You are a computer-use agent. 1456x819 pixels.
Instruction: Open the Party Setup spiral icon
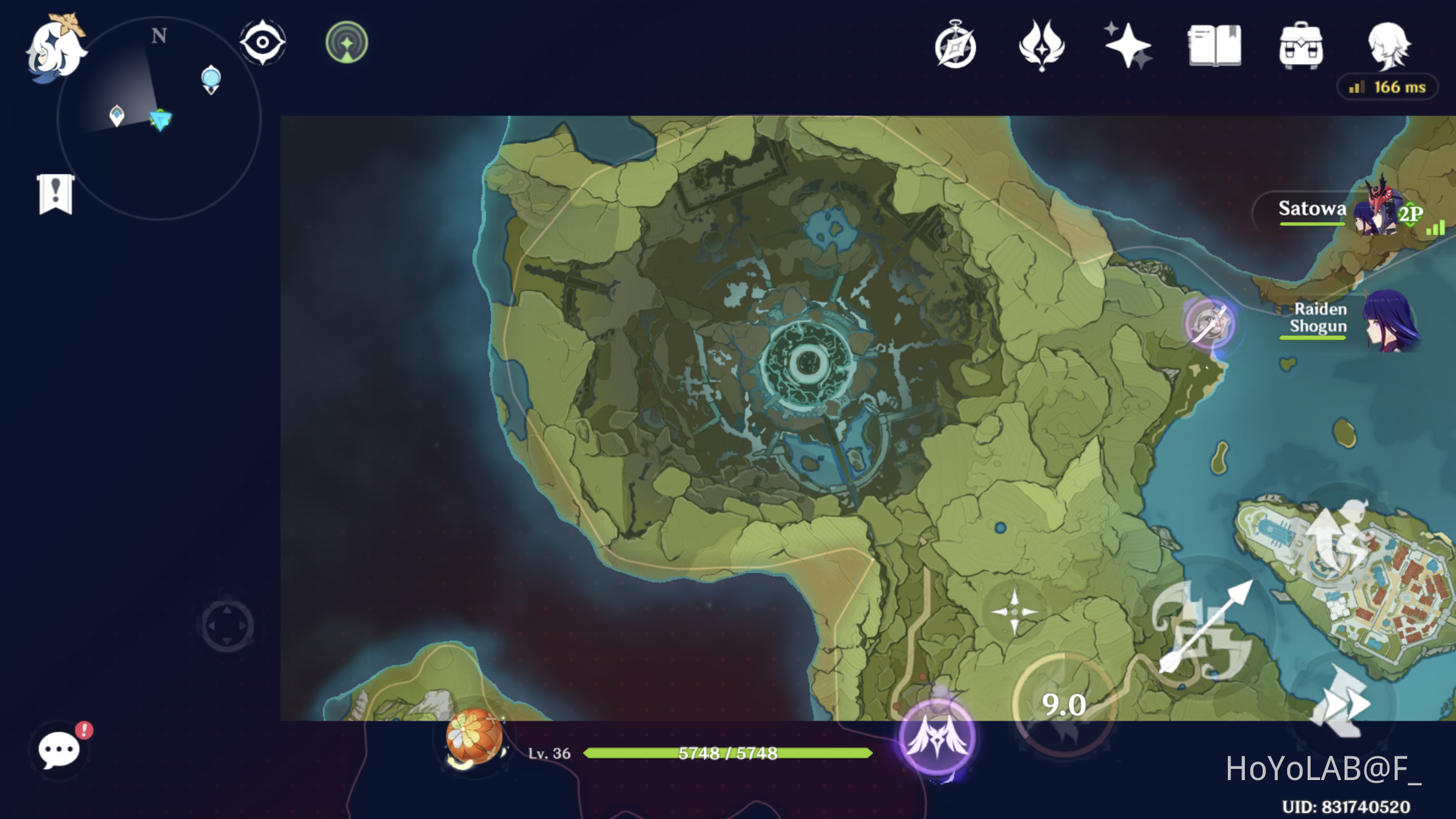pyautogui.click(x=955, y=46)
